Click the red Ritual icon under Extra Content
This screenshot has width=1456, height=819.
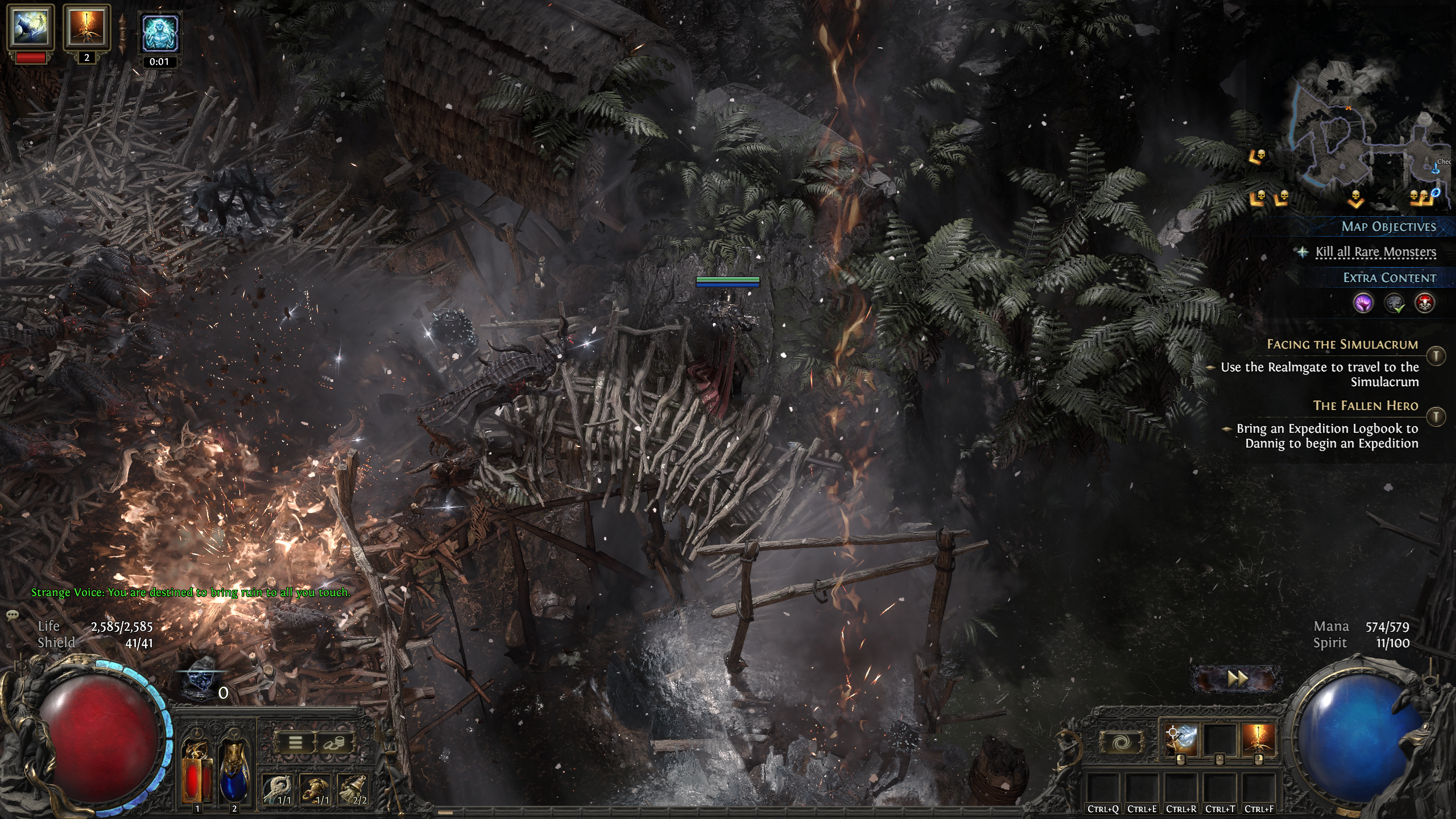pyautogui.click(x=1425, y=303)
